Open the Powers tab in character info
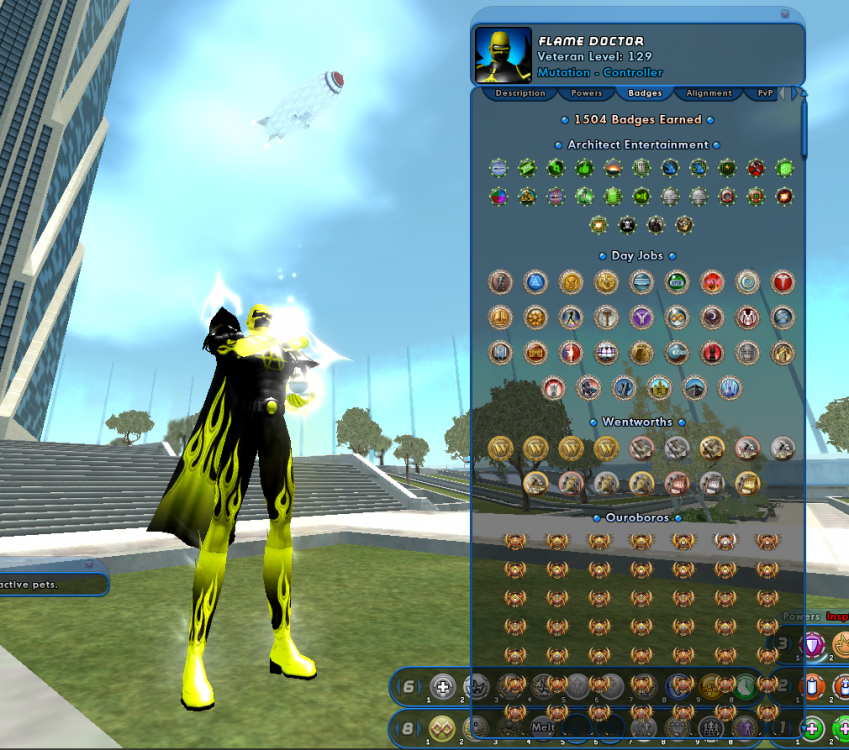The height and width of the screenshot is (750, 849). (586, 93)
